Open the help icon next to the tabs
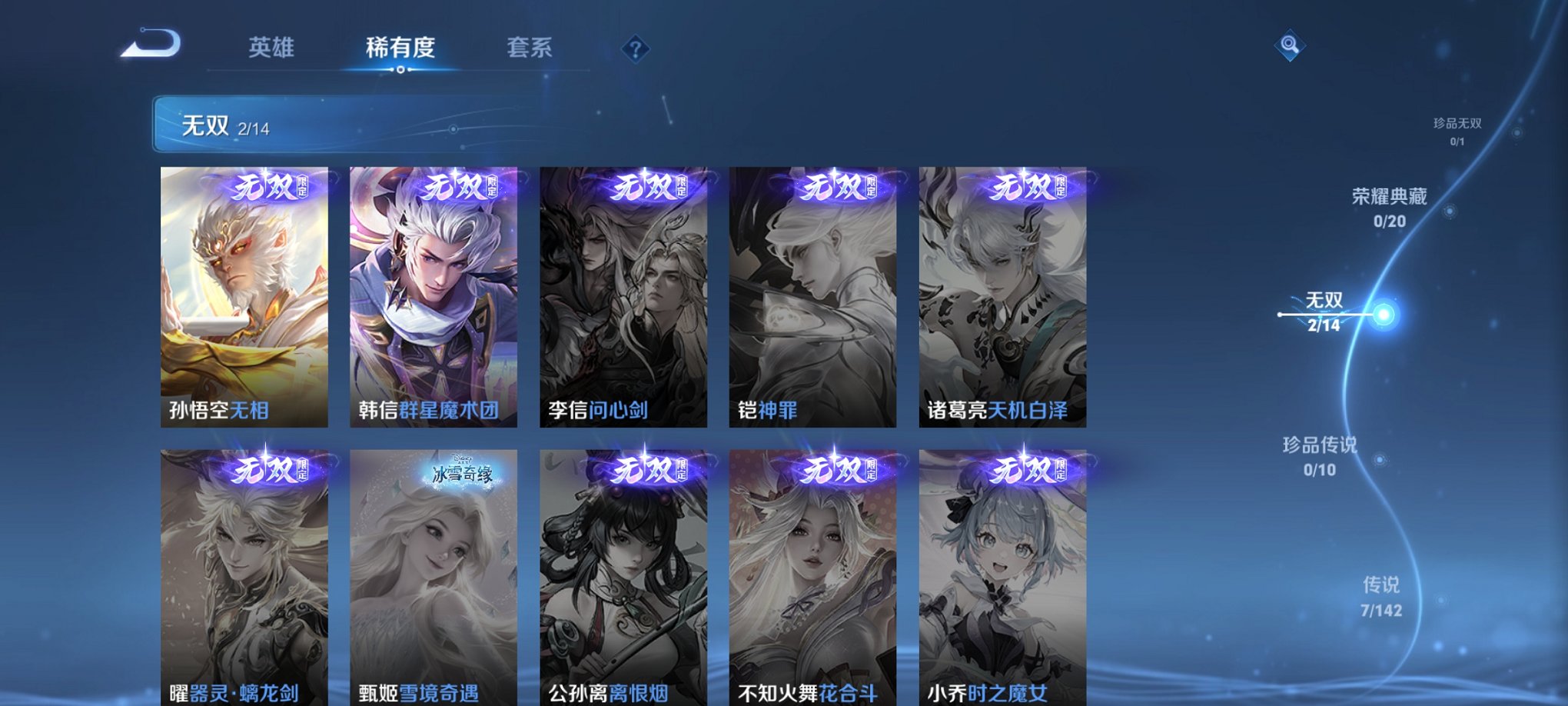Viewport: 1568px width, 706px height. point(634,48)
